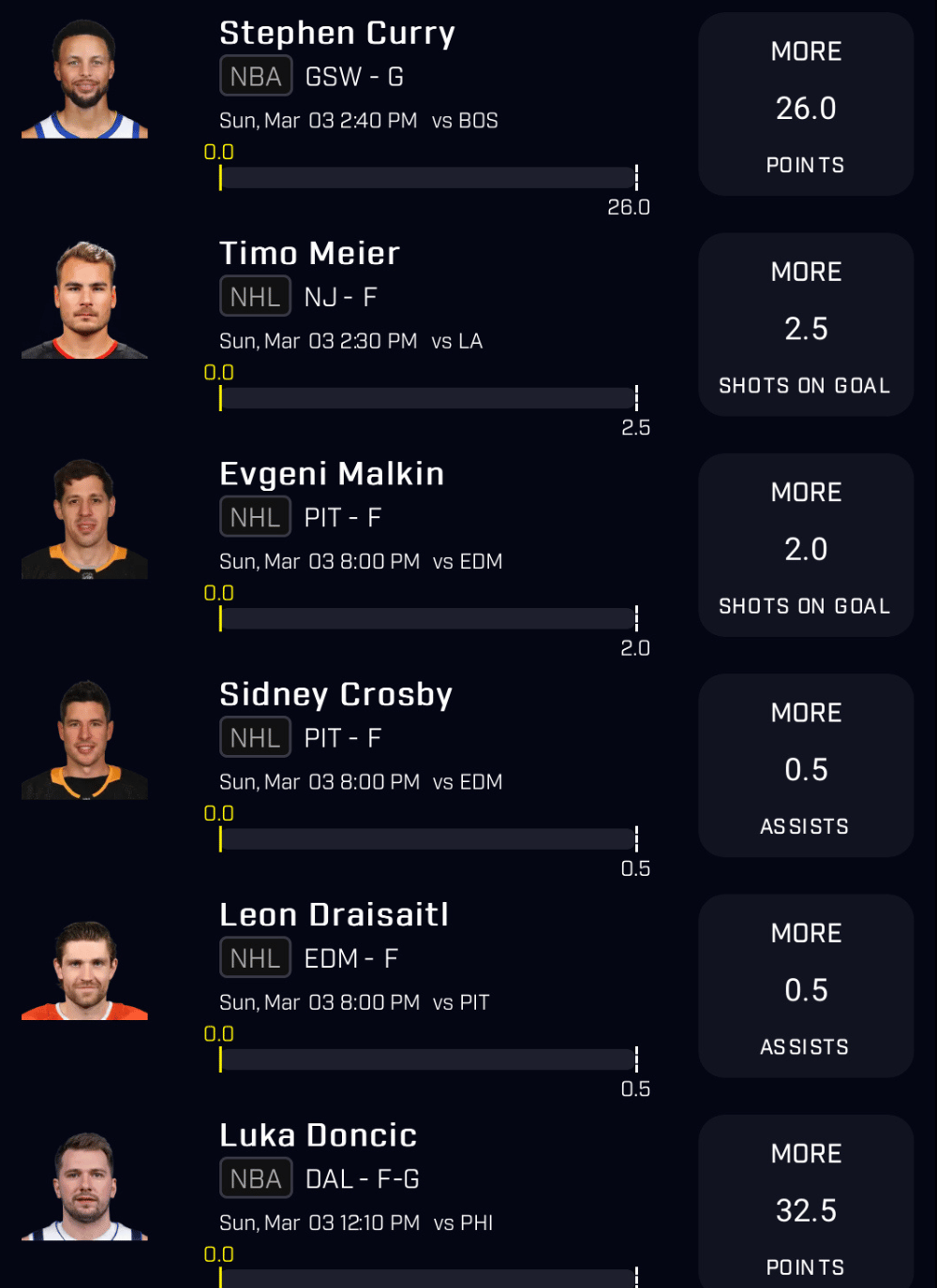Tap Sidney Crosby's More 0.5 Assists card
Viewport: 937px width, 1288px height.
[x=806, y=765]
